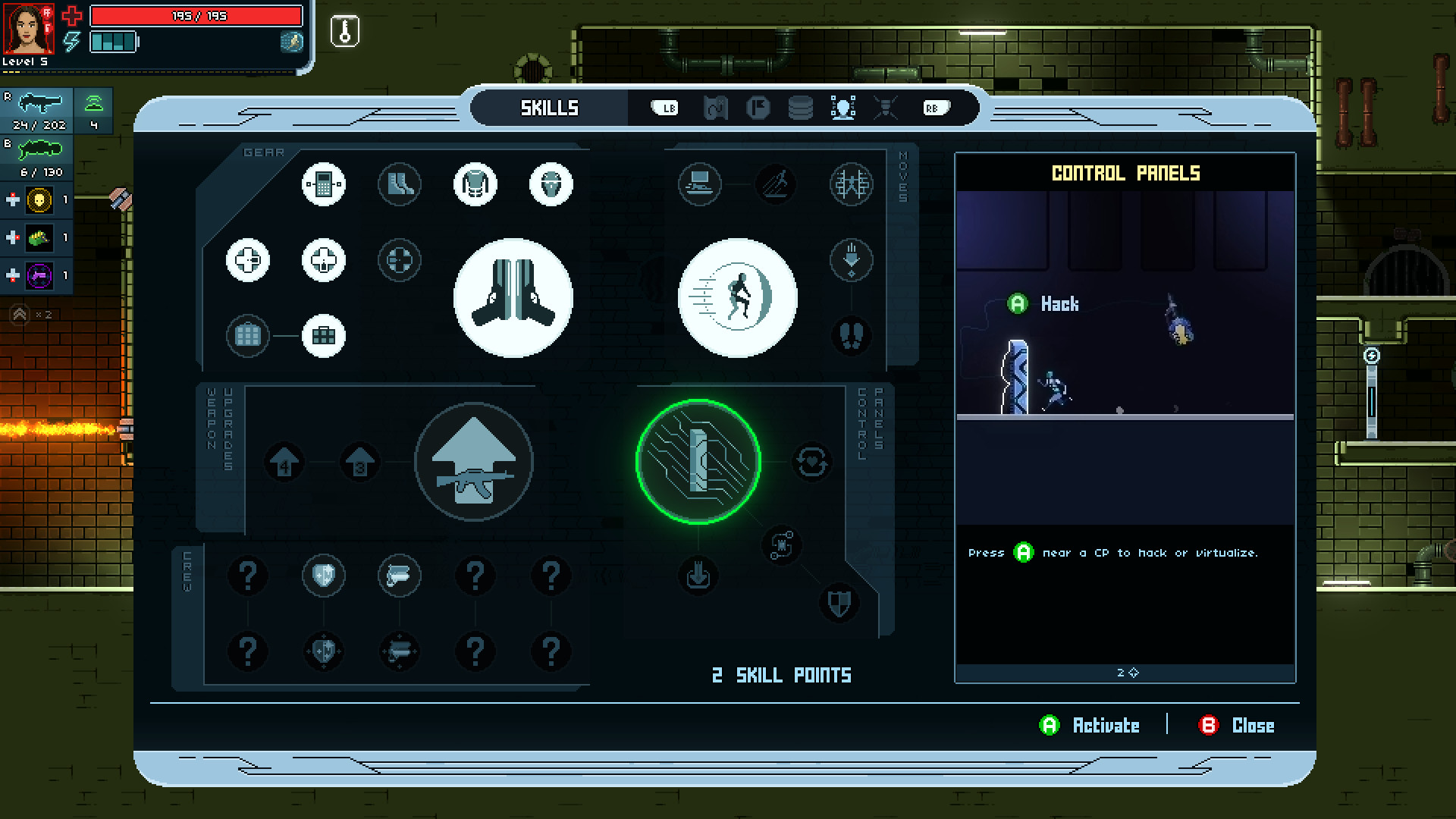
Task: Select the footprints move skill
Action: (851, 337)
